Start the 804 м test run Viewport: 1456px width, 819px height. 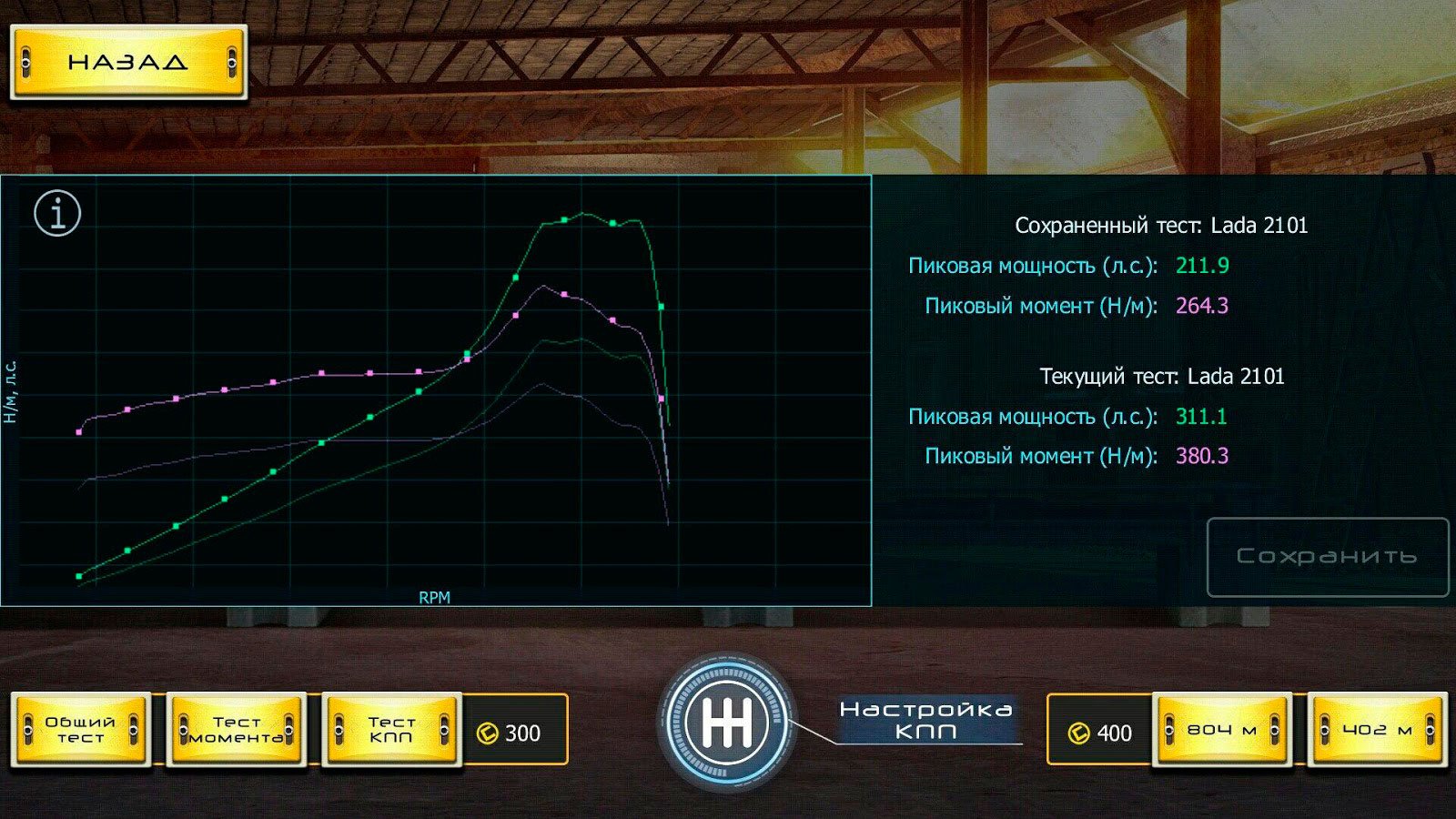1222,730
